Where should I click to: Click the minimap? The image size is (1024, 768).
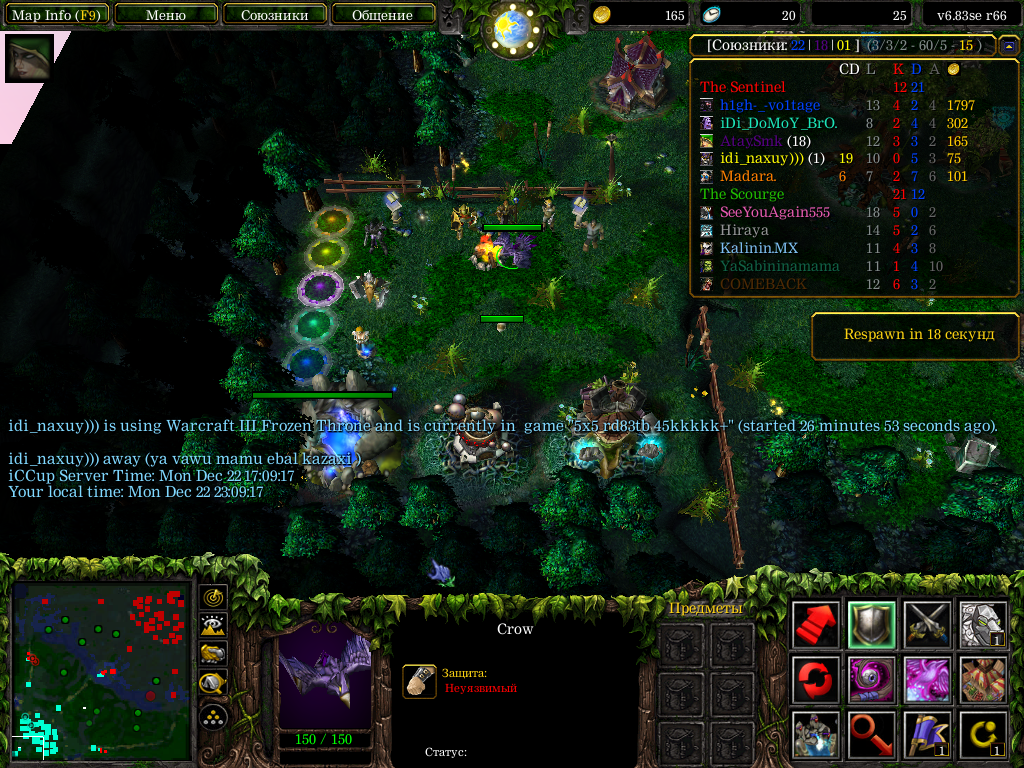pos(101,672)
